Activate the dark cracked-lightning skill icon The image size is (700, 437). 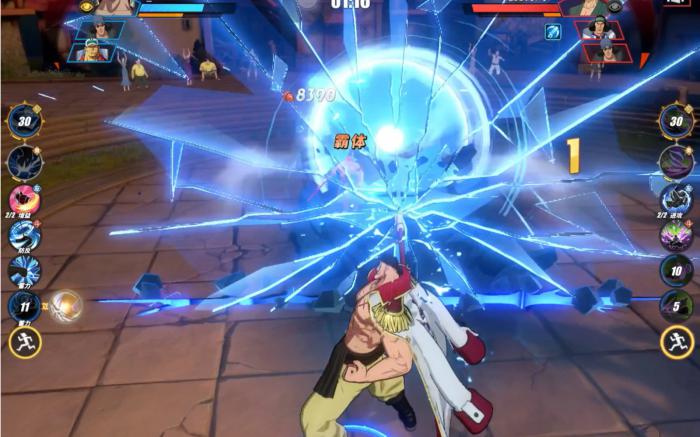24,162
